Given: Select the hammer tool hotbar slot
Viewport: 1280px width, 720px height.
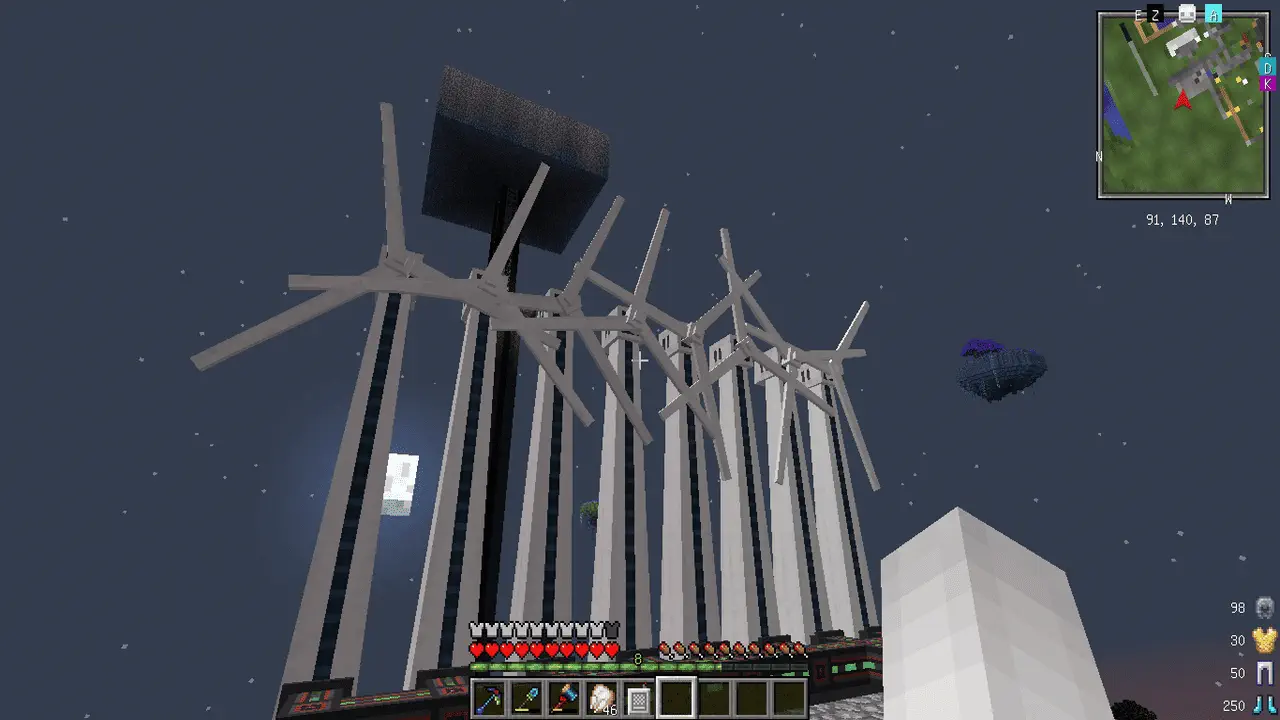Looking at the screenshot, I should 563,698.
